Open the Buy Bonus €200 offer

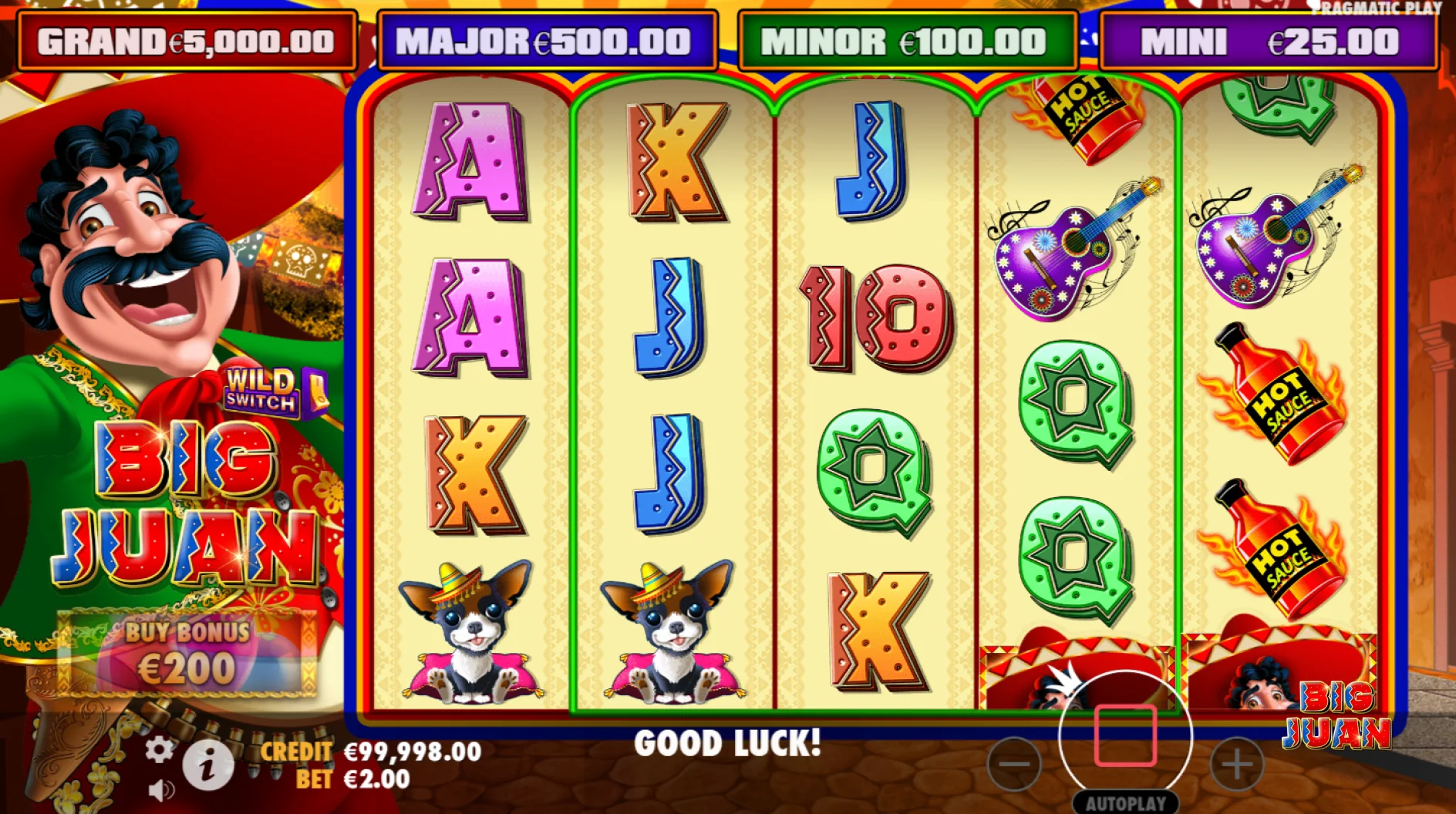(x=187, y=653)
